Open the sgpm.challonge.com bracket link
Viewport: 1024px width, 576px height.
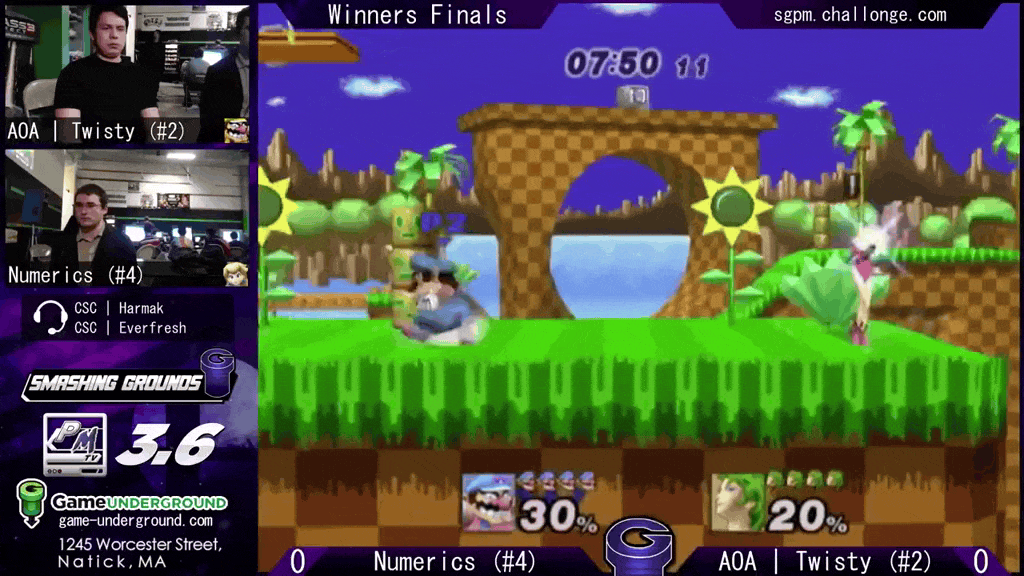click(860, 14)
